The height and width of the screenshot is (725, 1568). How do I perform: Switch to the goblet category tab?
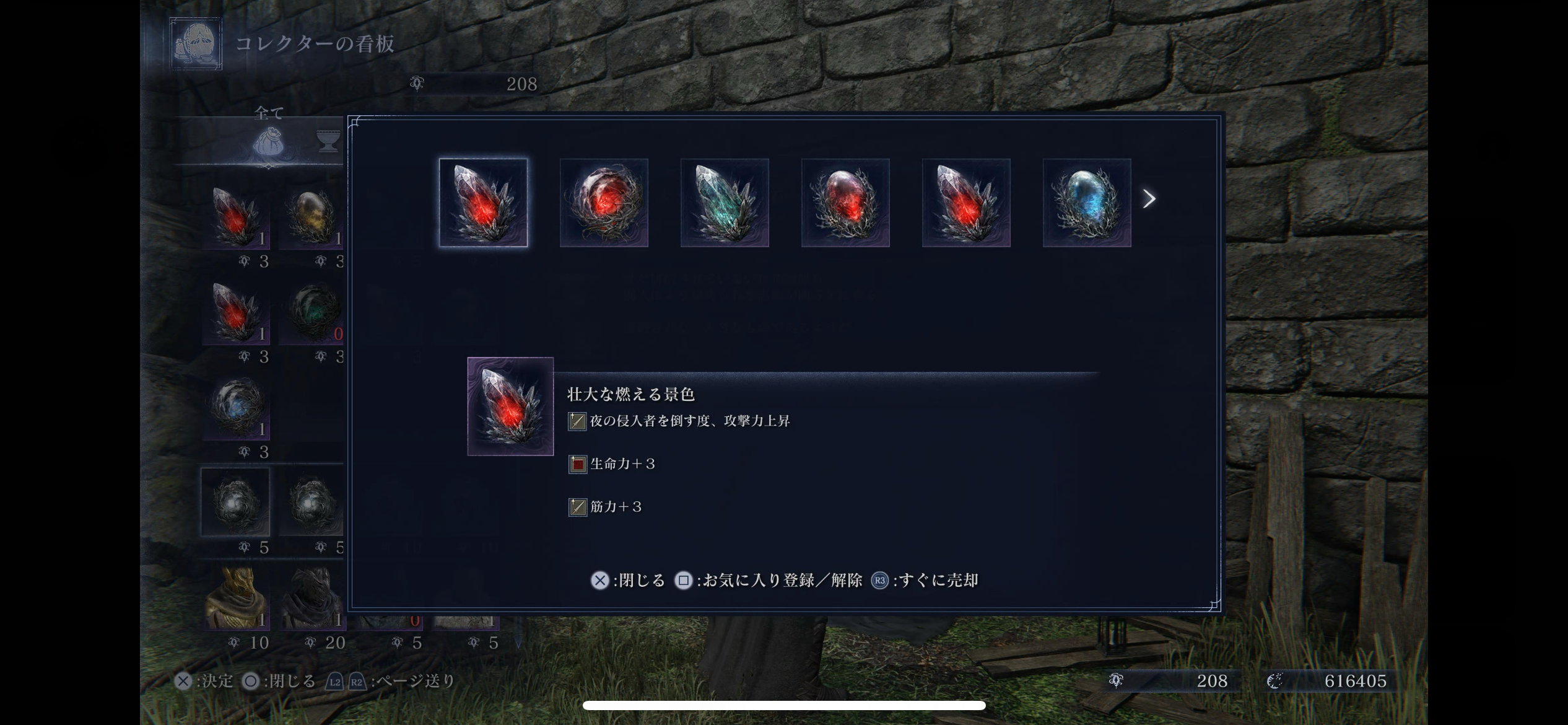(328, 142)
